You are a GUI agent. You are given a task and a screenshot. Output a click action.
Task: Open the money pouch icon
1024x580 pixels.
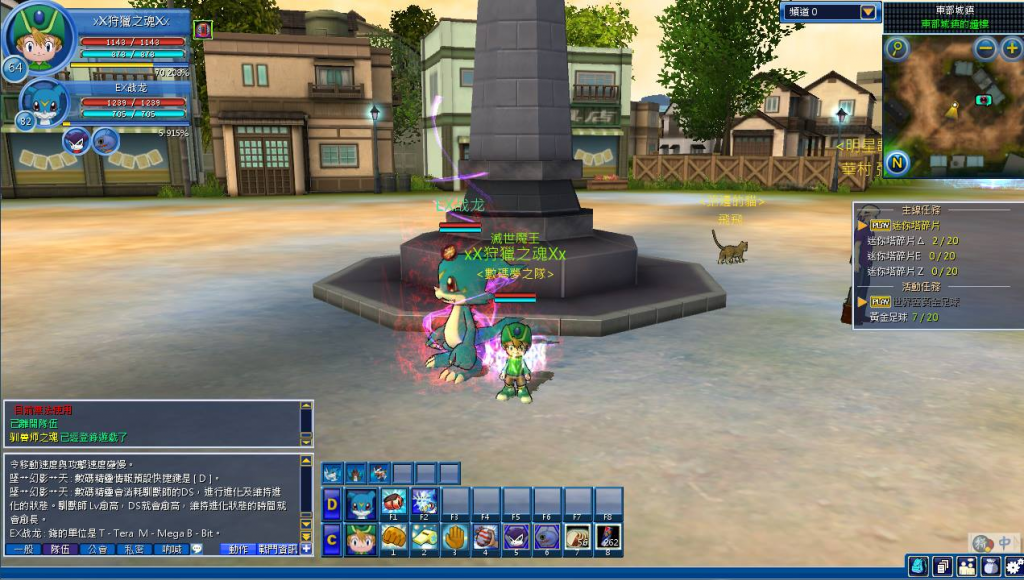tap(990, 567)
